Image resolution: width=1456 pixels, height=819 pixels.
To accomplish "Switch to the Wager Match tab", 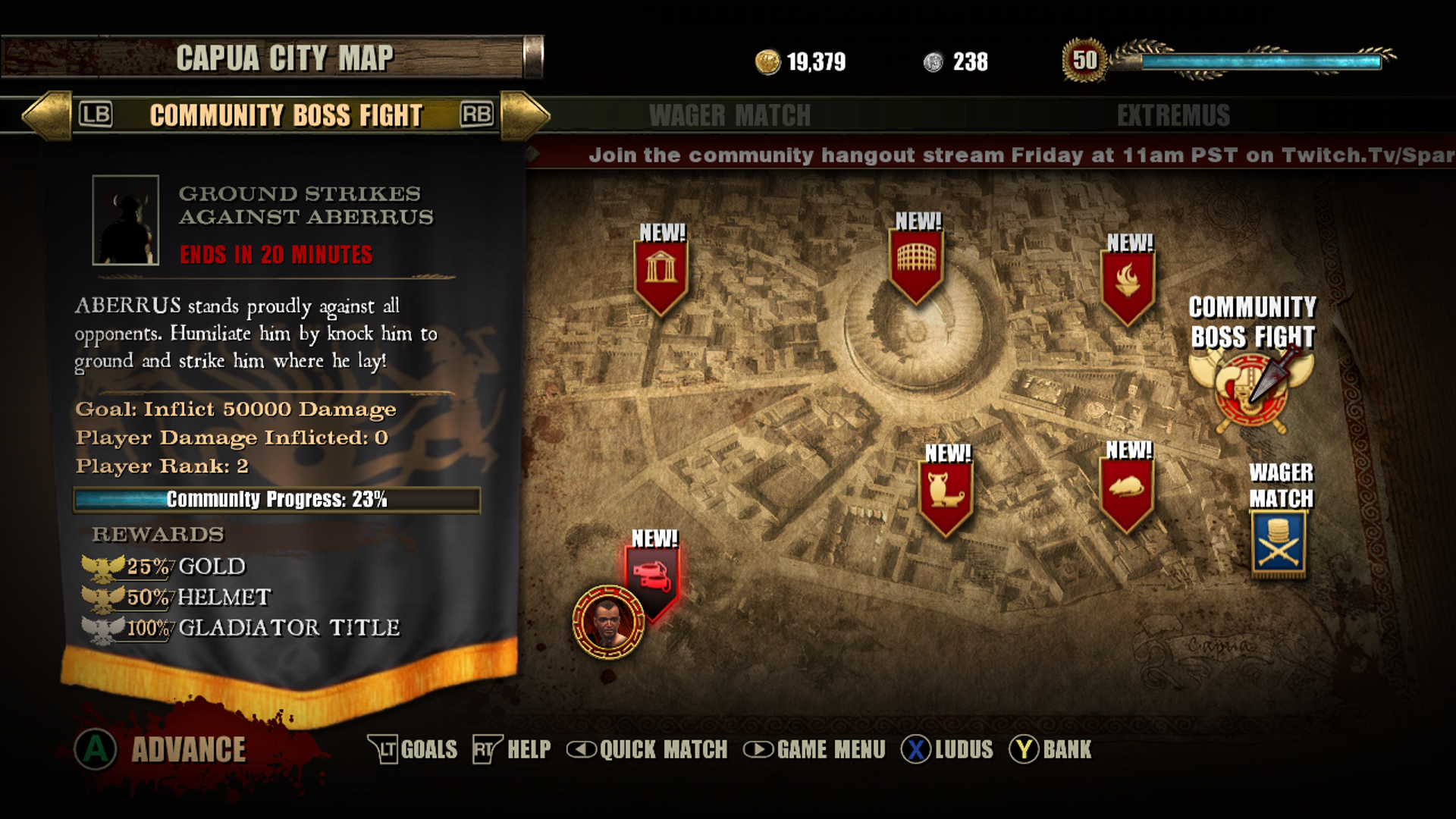I will click(730, 116).
